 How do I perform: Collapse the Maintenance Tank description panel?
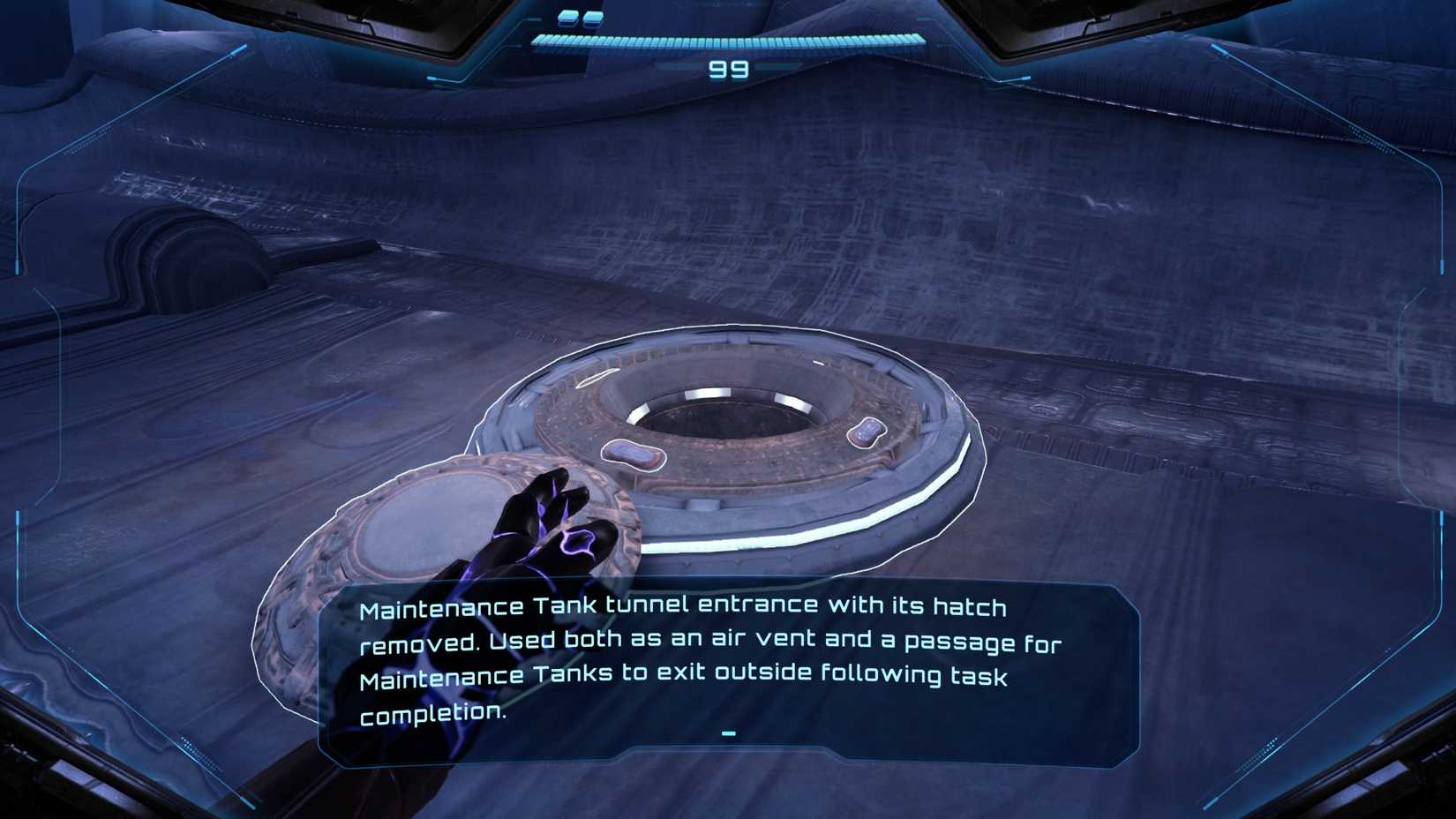727,733
